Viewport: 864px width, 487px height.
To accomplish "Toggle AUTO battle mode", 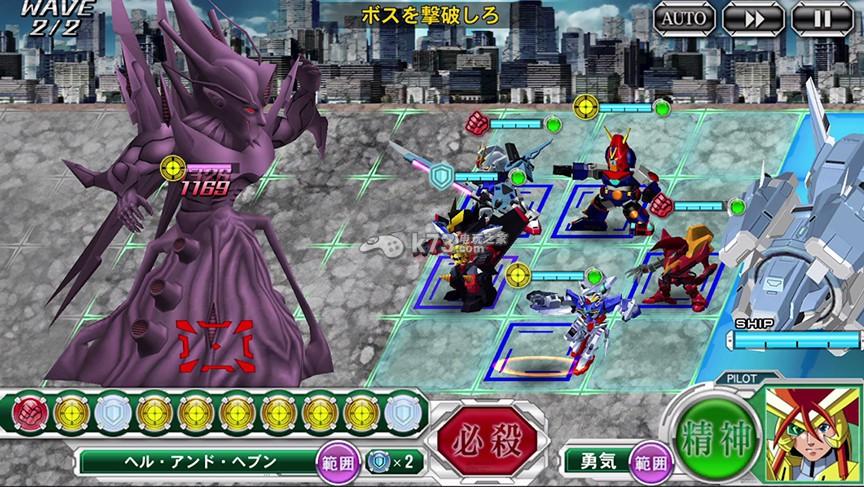I will [685, 18].
